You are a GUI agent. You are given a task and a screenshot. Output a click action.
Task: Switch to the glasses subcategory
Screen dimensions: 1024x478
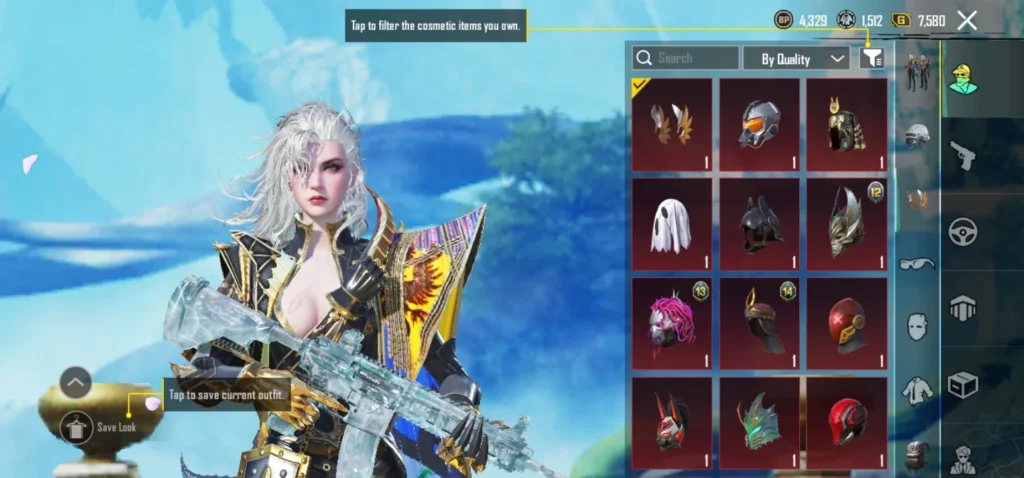[x=917, y=264]
